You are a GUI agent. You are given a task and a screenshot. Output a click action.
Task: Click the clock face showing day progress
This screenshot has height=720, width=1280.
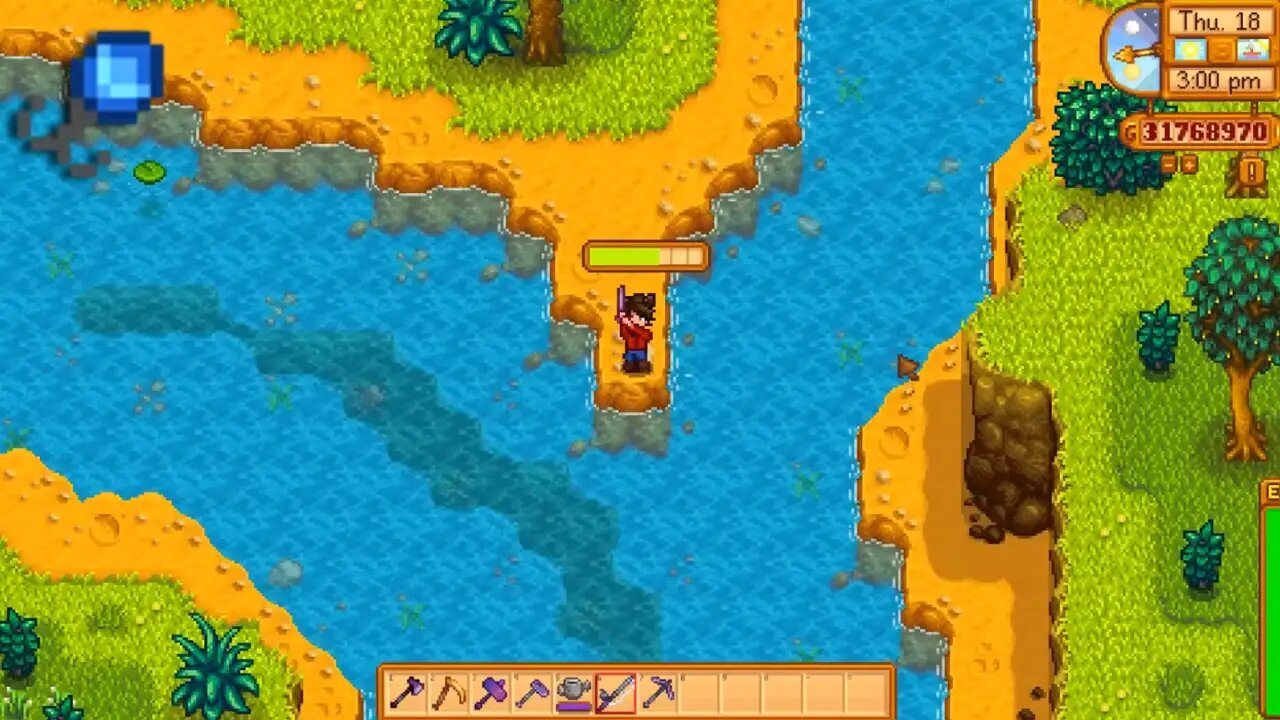point(1133,49)
